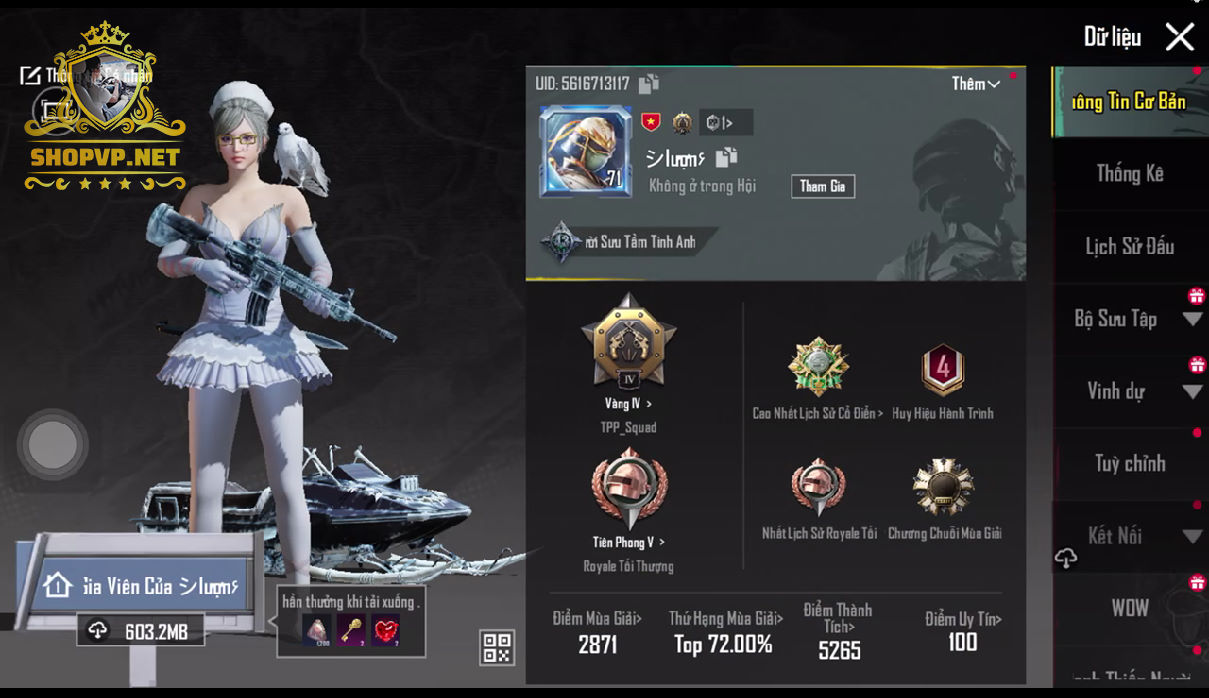Show the profile QR code
The width and height of the screenshot is (1209, 698).
(x=497, y=647)
